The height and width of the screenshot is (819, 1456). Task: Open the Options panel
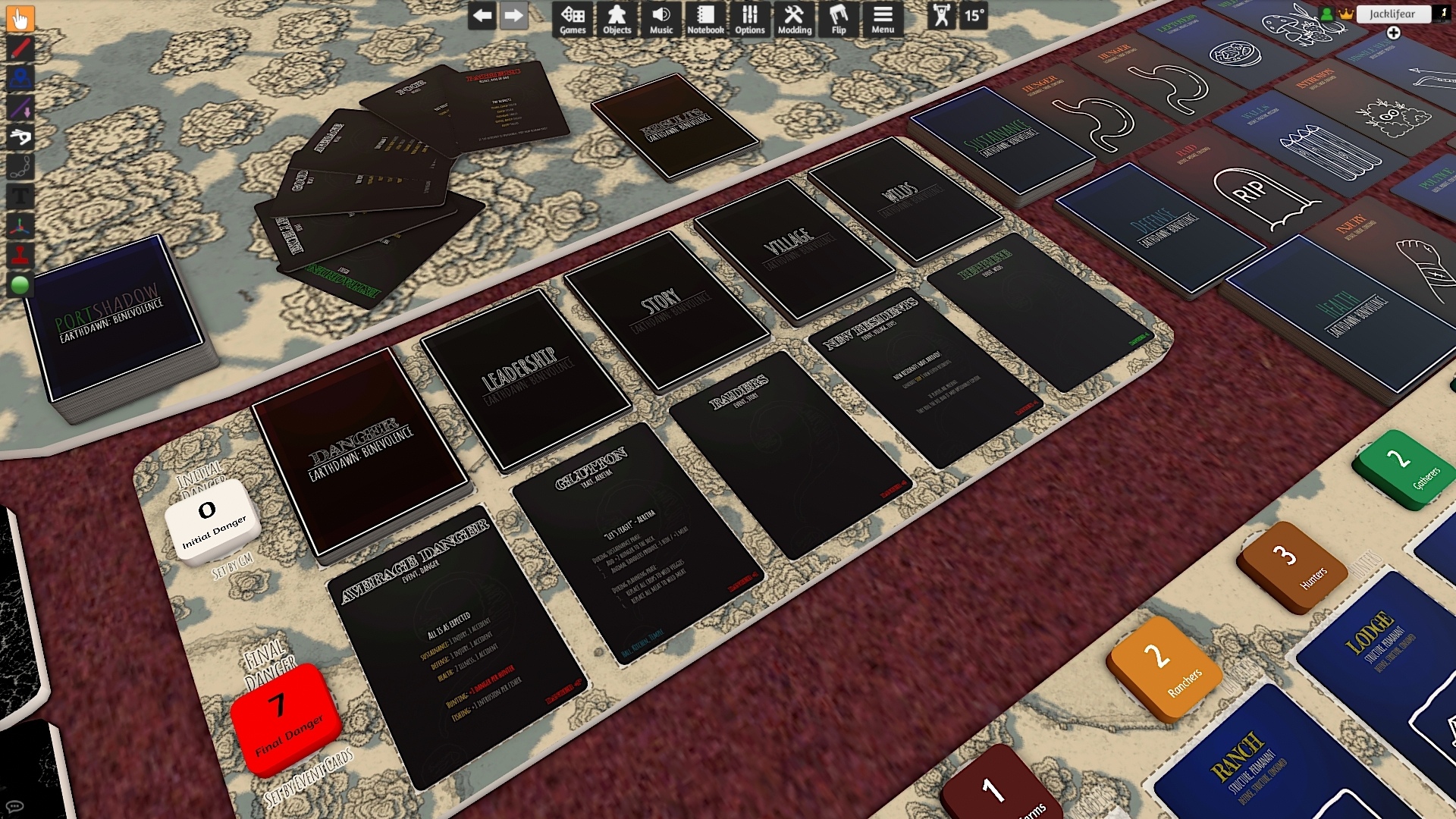[x=749, y=19]
